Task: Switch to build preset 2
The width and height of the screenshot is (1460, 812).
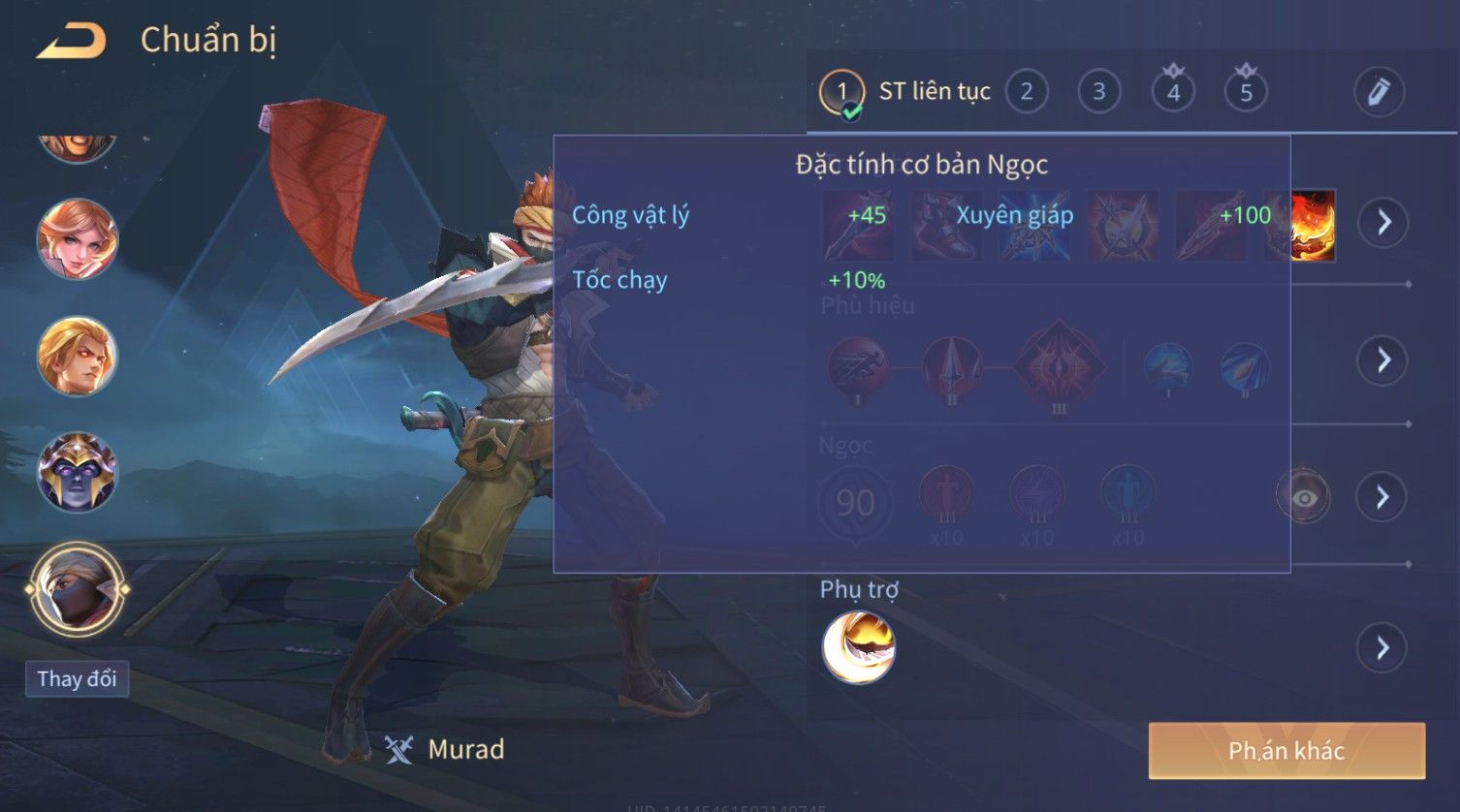Action: [1026, 92]
